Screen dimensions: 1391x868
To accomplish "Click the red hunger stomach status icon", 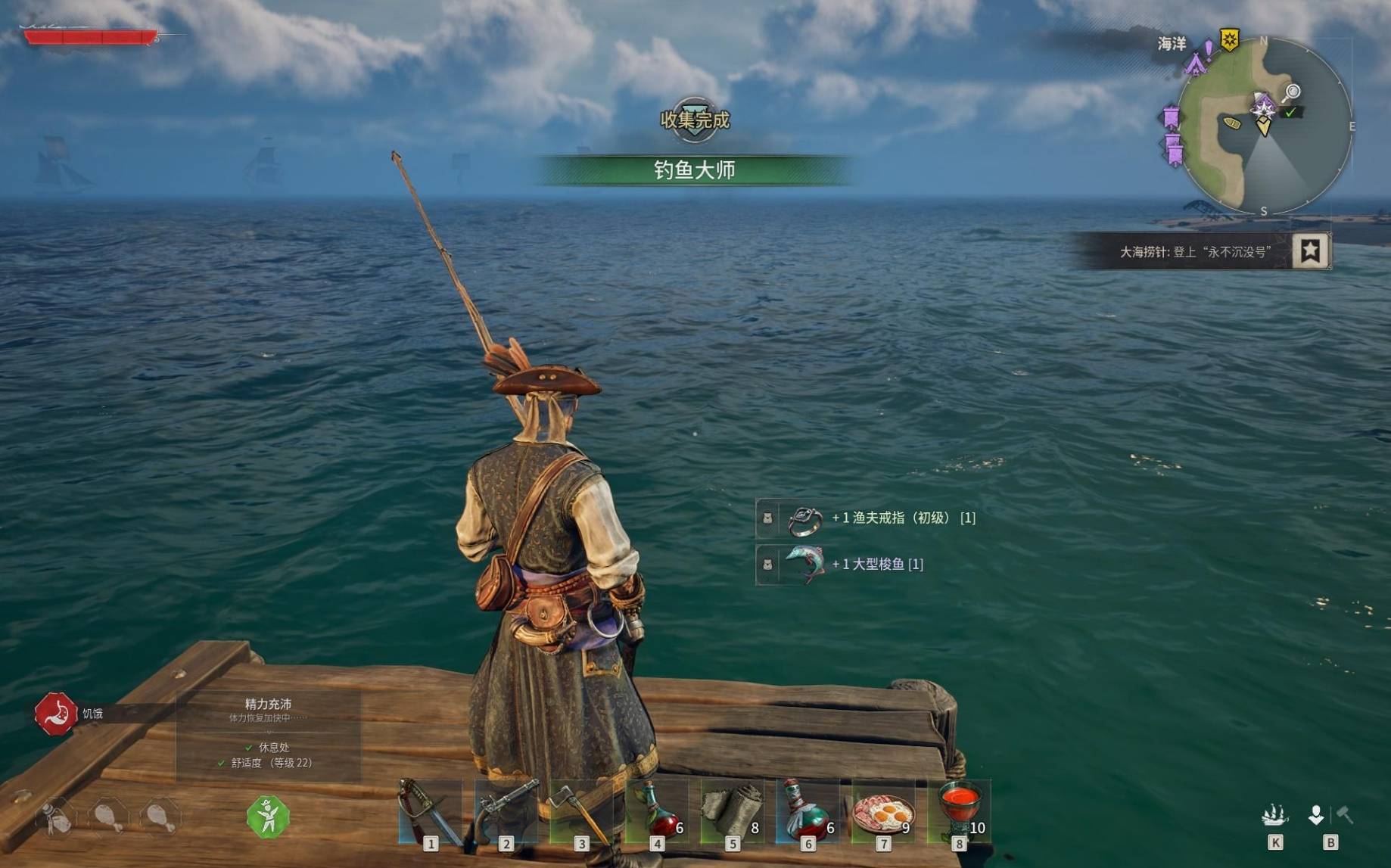I will coord(56,713).
